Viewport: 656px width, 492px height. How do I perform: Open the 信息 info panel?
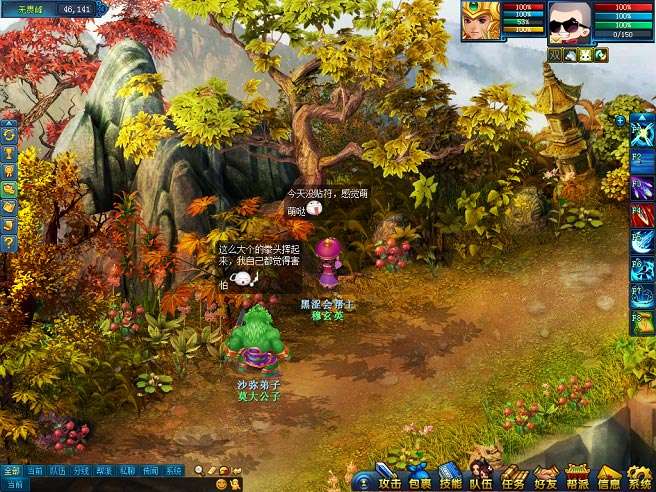(609, 481)
